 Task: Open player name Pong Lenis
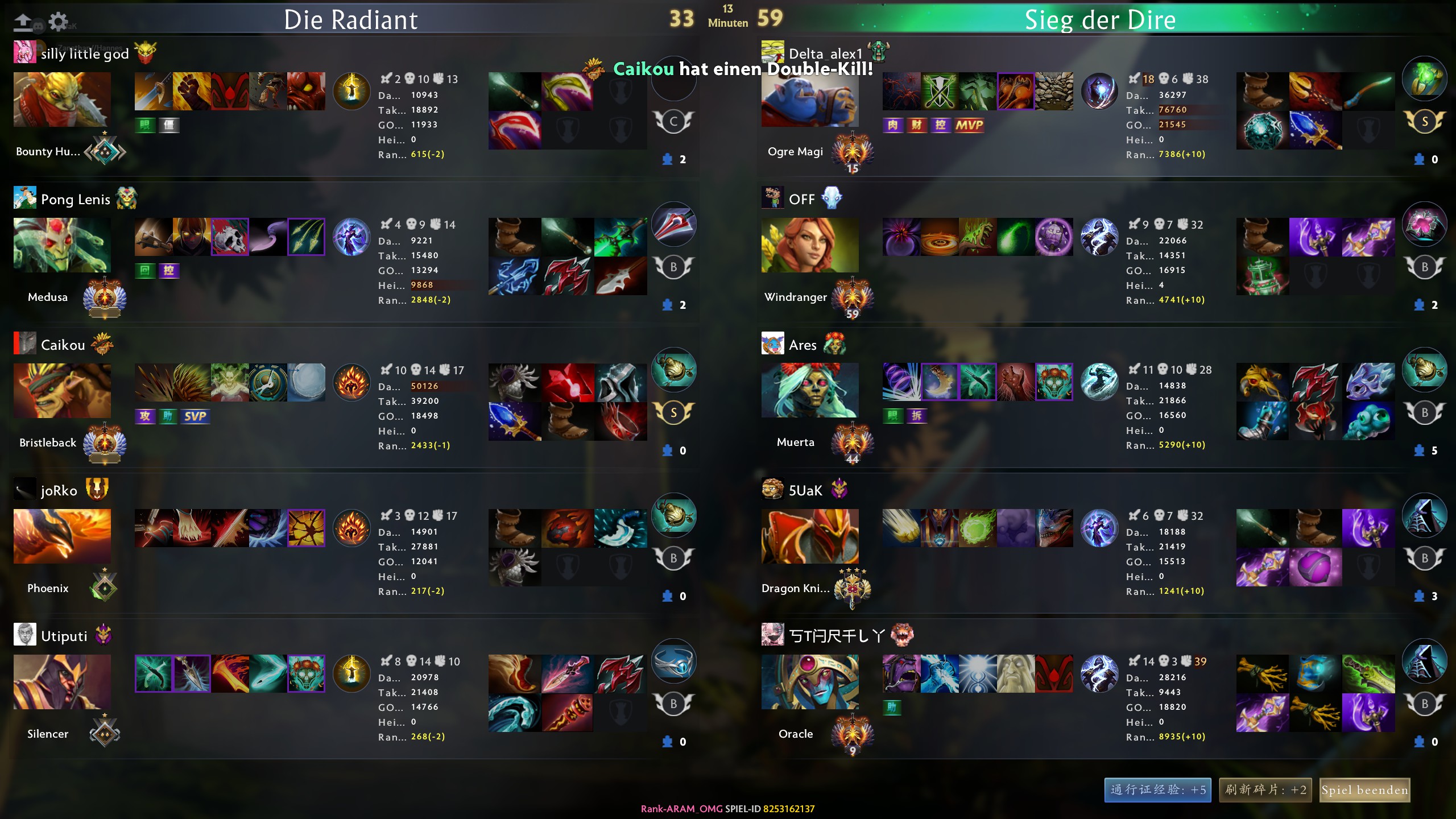(76, 199)
